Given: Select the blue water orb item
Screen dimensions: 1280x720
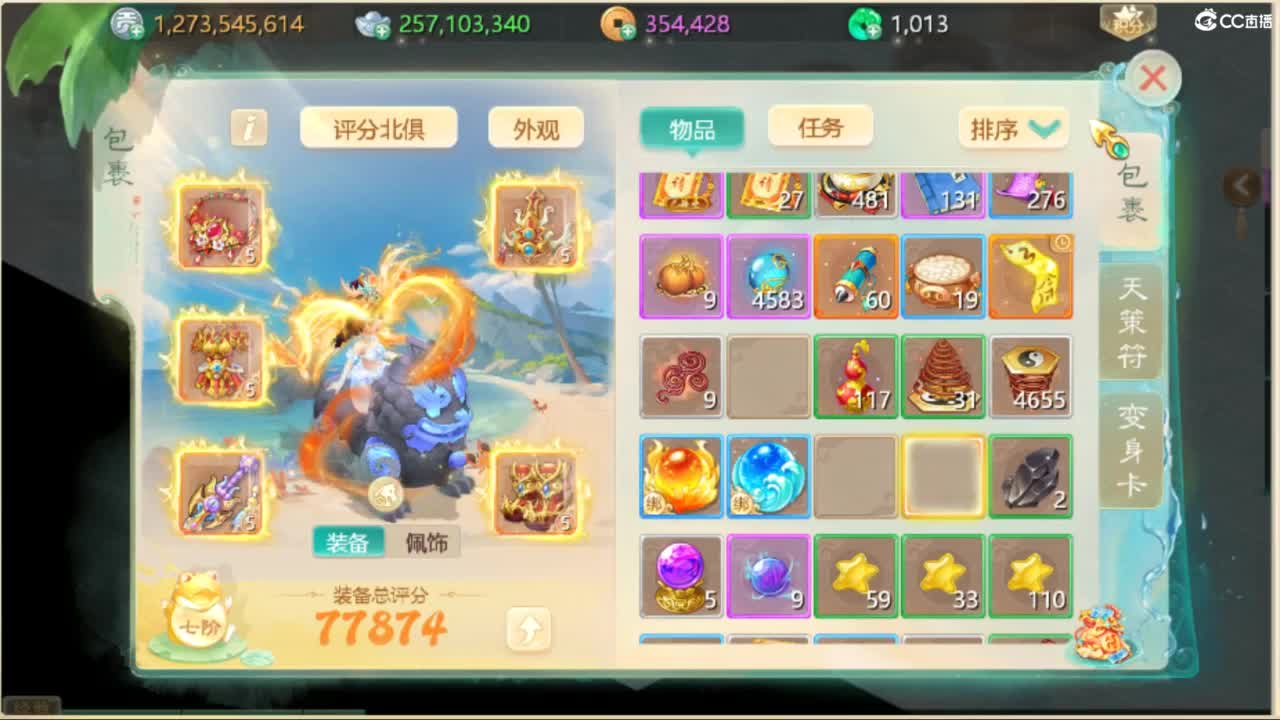Looking at the screenshot, I should point(768,475).
